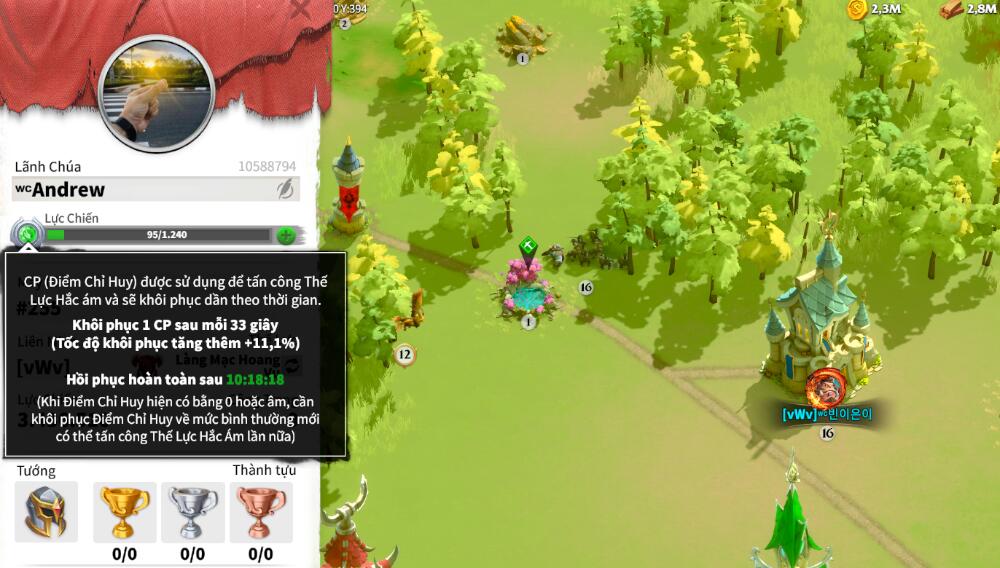Add command points with the green plus button
Screen dimensions: 1000x568
(286, 236)
